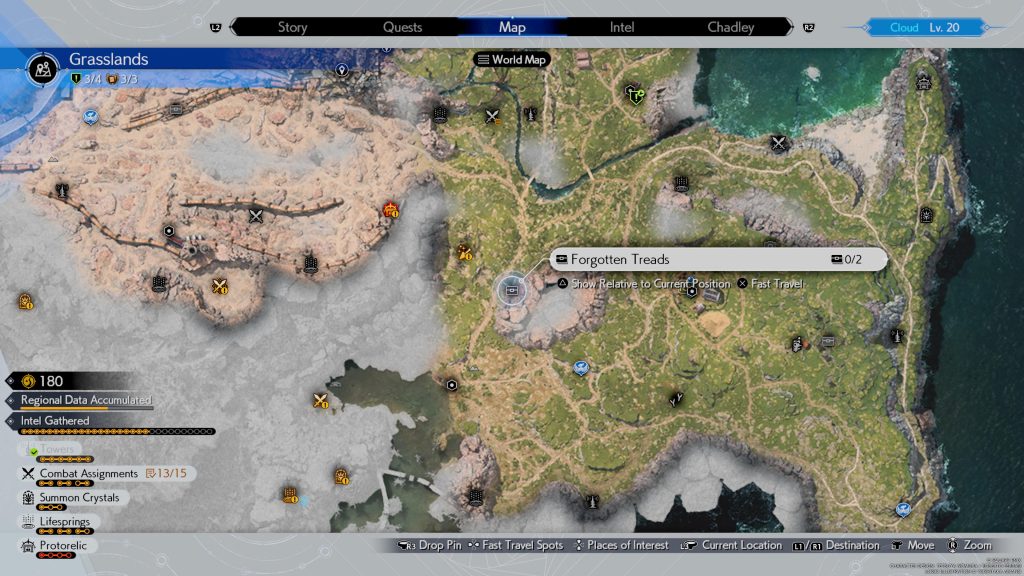The width and height of the screenshot is (1024, 576).
Task: Click the Grasslands region emblem icon
Action: pos(43,68)
